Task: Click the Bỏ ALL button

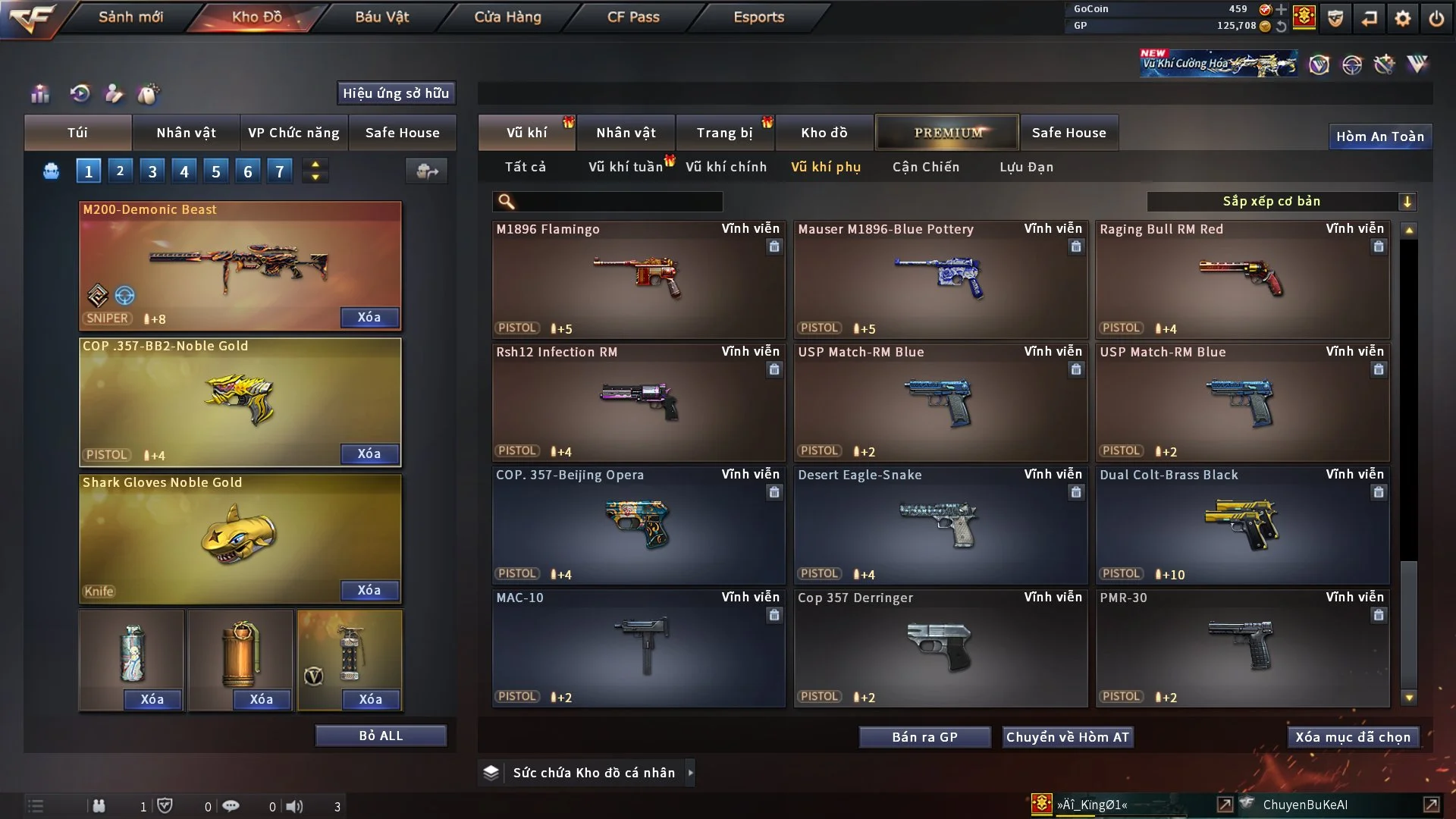Action: [x=381, y=736]
